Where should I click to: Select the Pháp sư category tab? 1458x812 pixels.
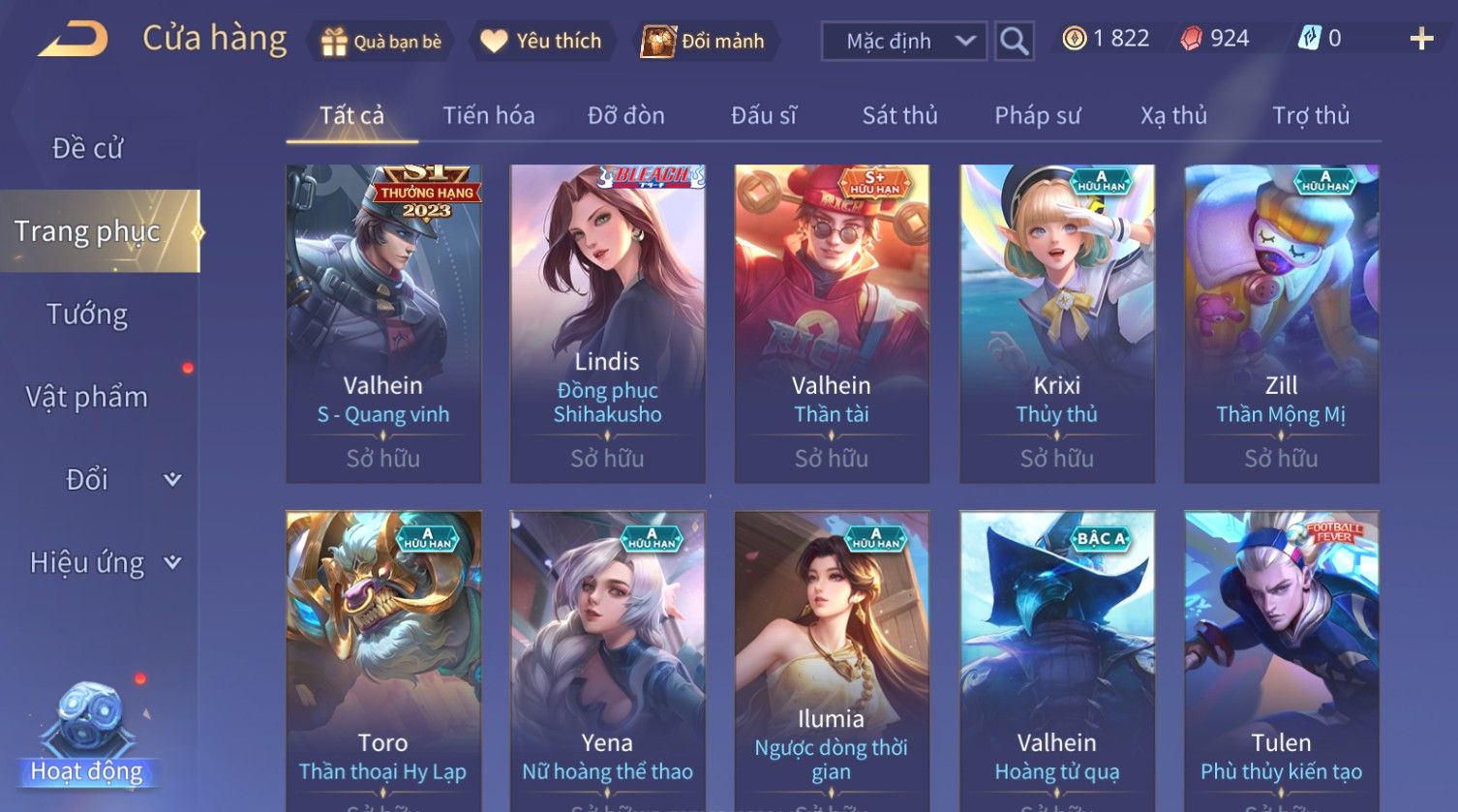click(1037, 116)
